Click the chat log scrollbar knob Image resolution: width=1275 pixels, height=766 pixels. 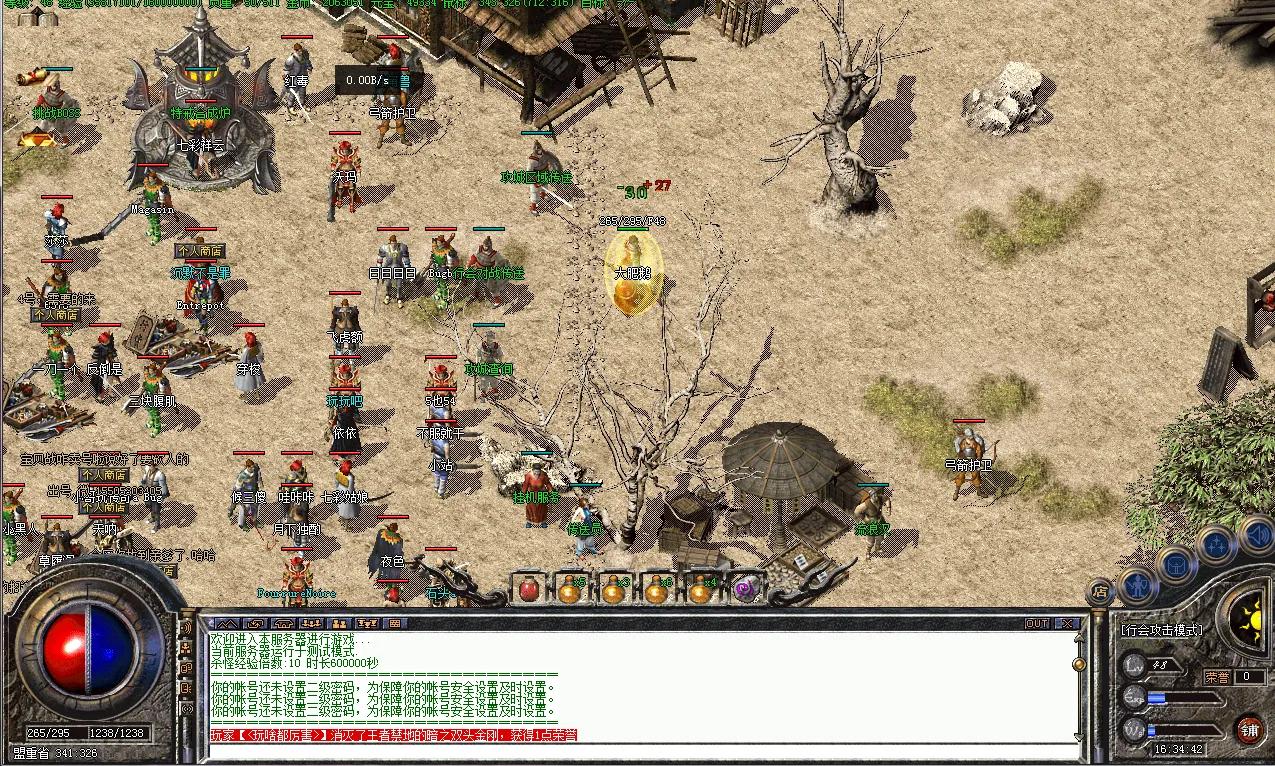1078,663
